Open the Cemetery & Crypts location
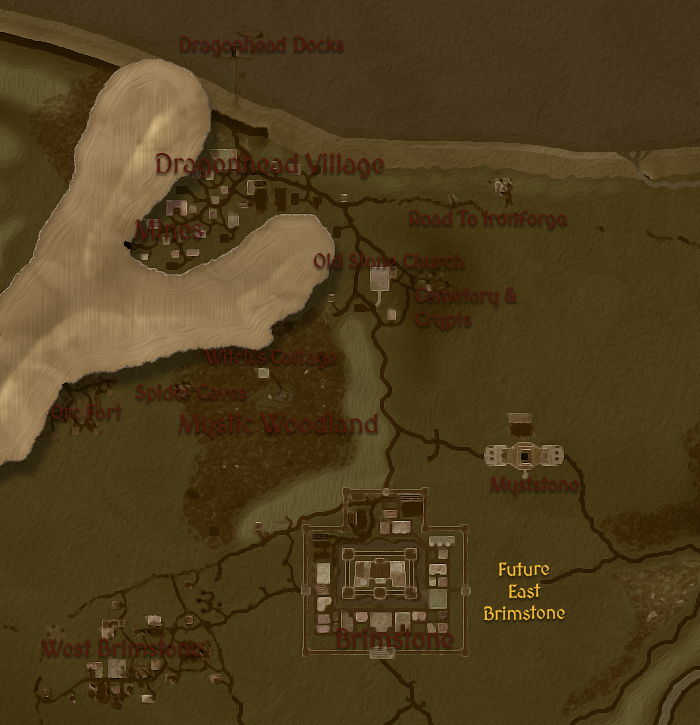This screenshot has width=700, height=725. [464, 308]
